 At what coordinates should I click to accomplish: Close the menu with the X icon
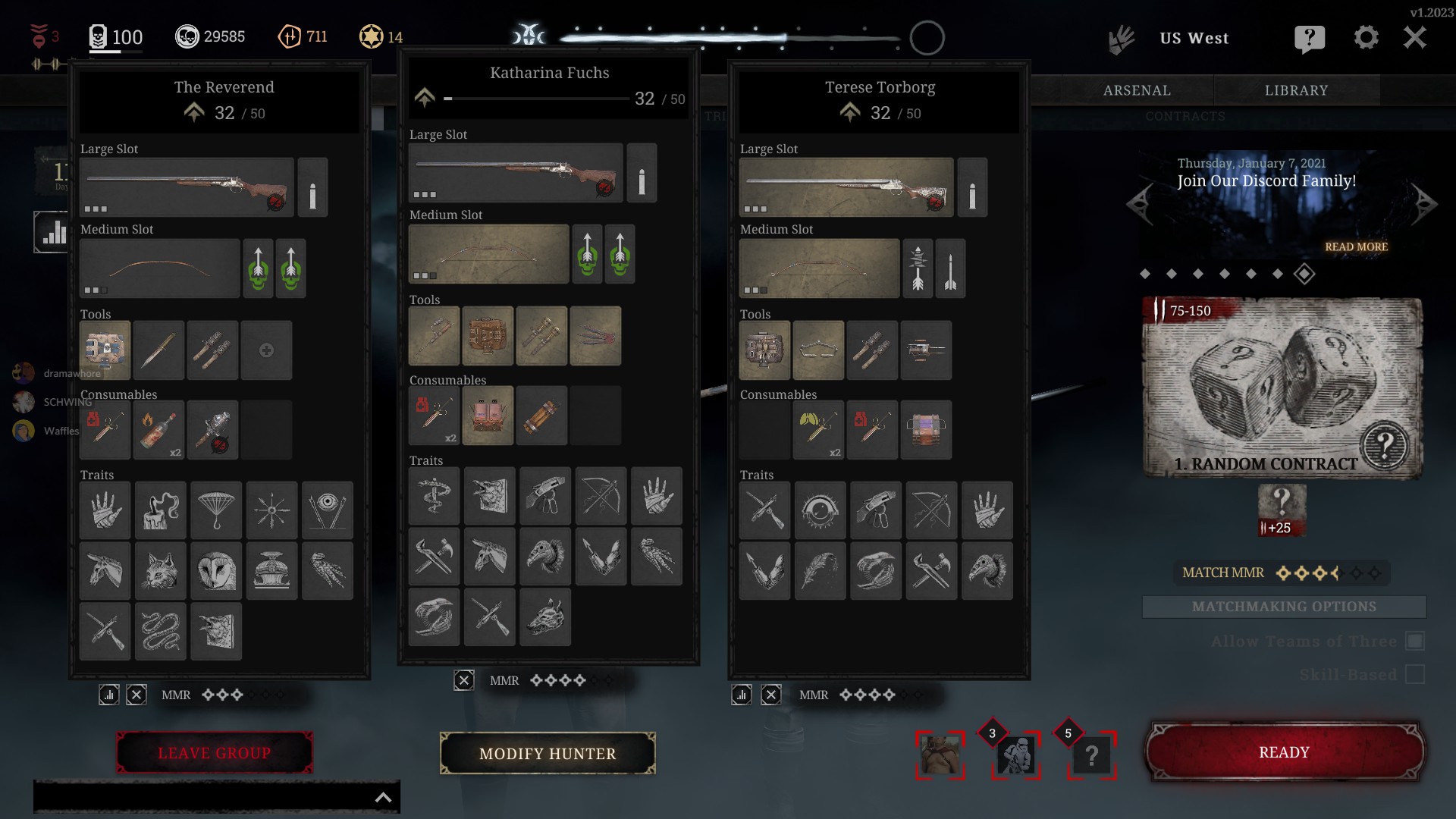pos(1414,37)
